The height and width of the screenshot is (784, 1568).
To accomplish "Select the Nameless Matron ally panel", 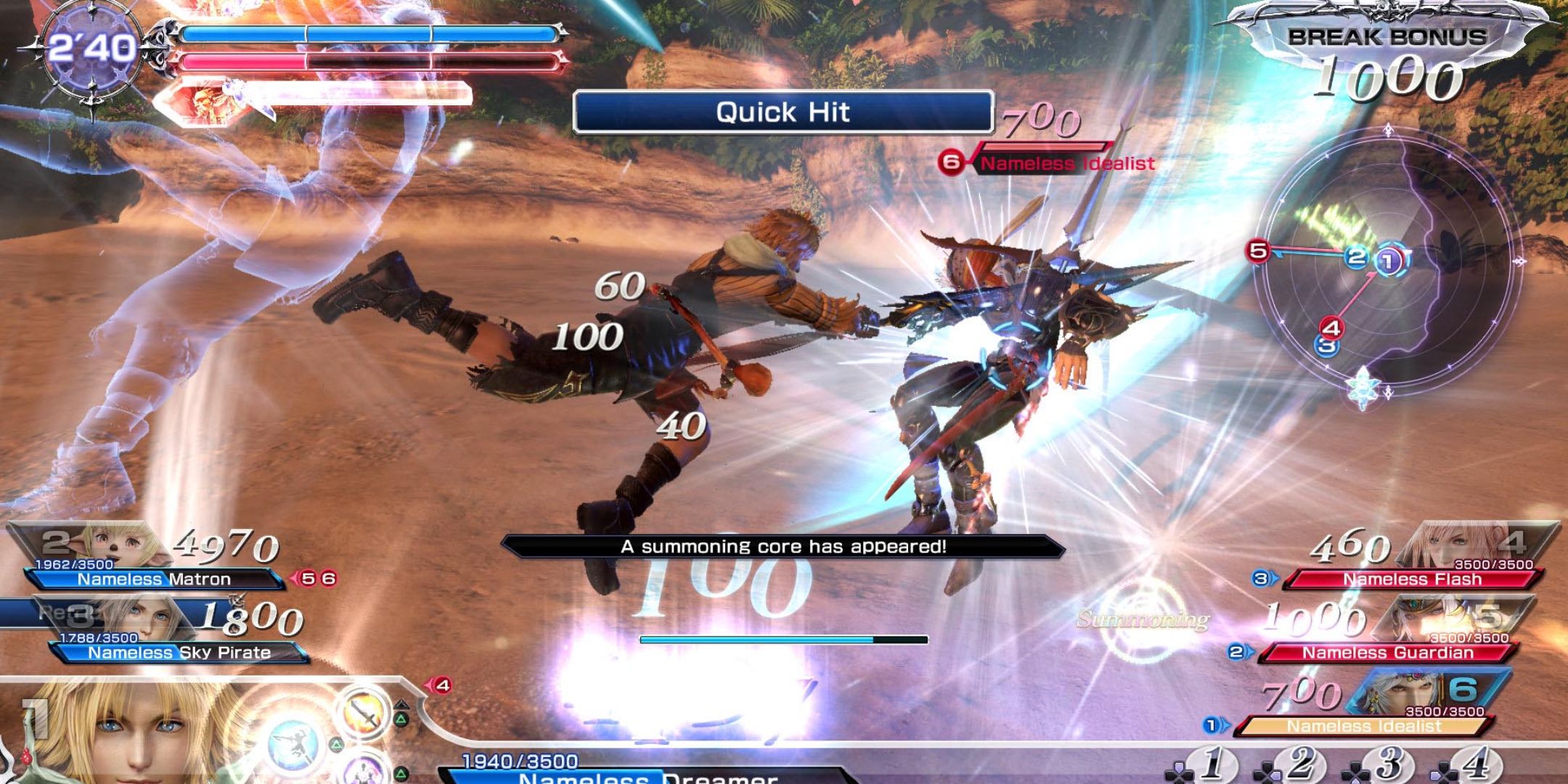I will click(154, 579).
